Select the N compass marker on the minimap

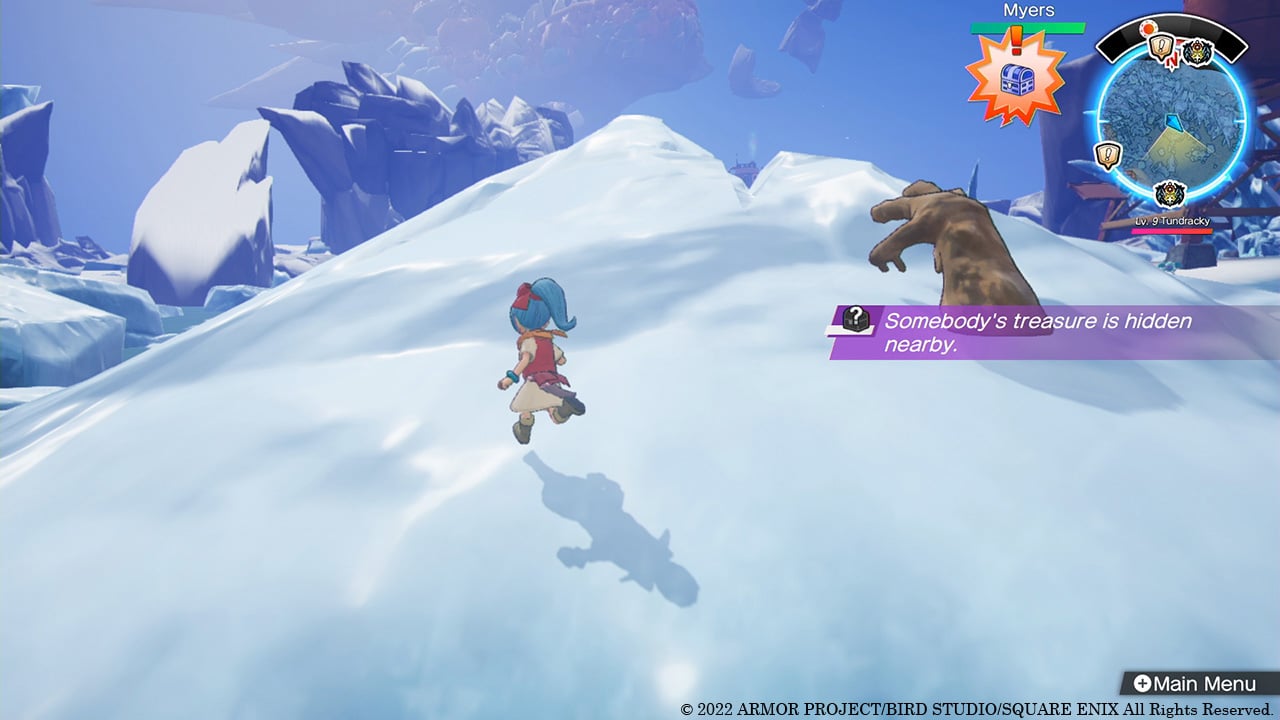coord(1170,60)
